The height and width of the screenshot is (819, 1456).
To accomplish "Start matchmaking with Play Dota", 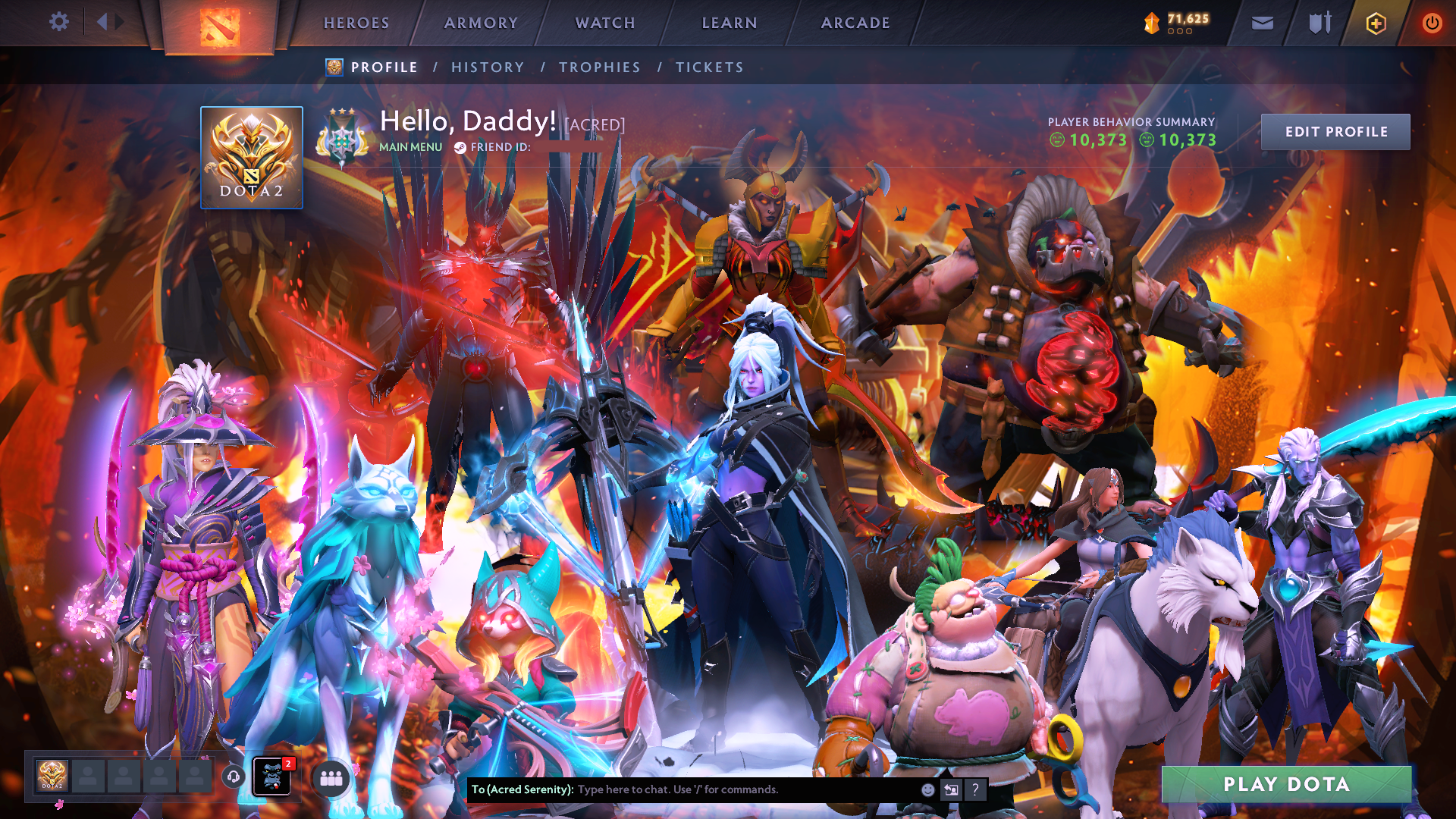I will click(x=1286, y=784).
